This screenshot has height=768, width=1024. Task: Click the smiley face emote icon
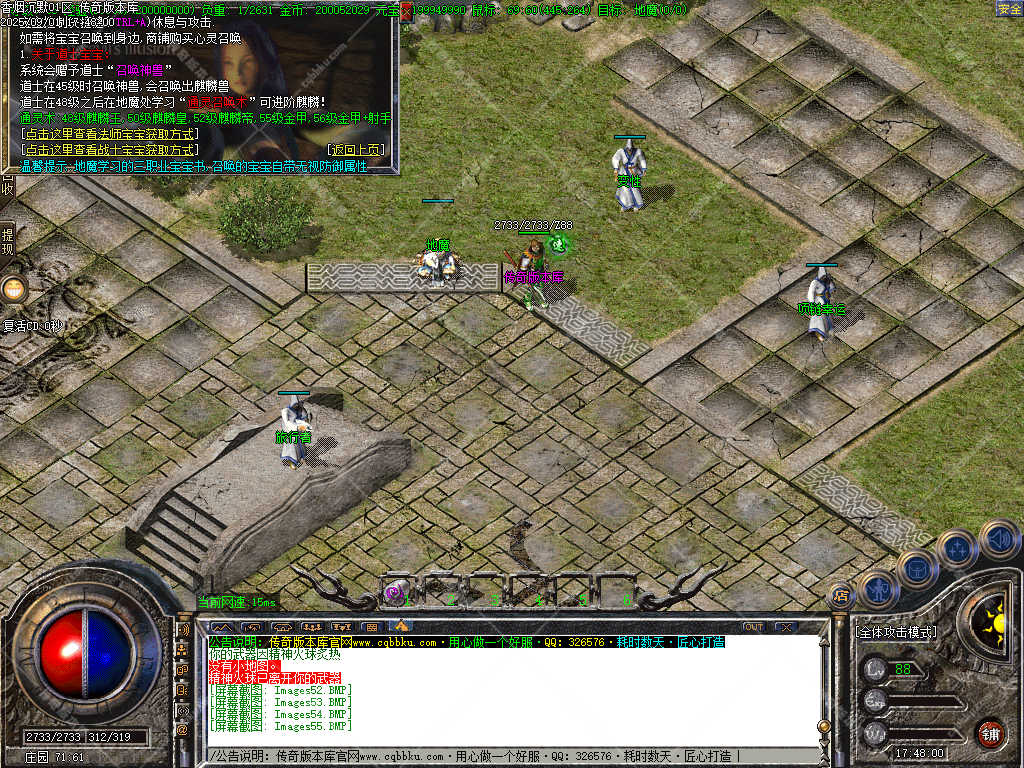click(x=14, y=290)
